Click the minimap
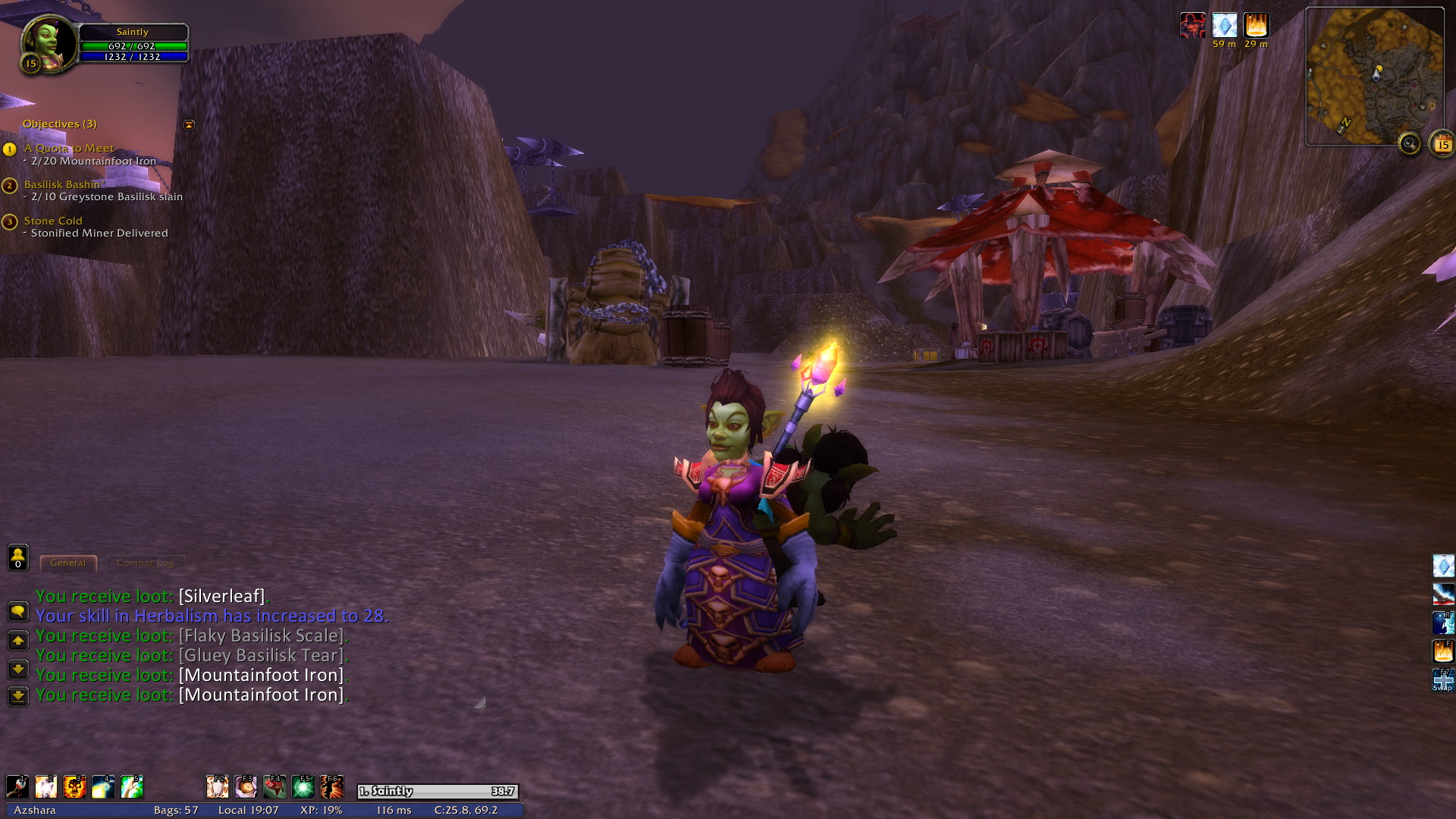This screenshot has height=819, width=1456. (x=1374, y=76)
